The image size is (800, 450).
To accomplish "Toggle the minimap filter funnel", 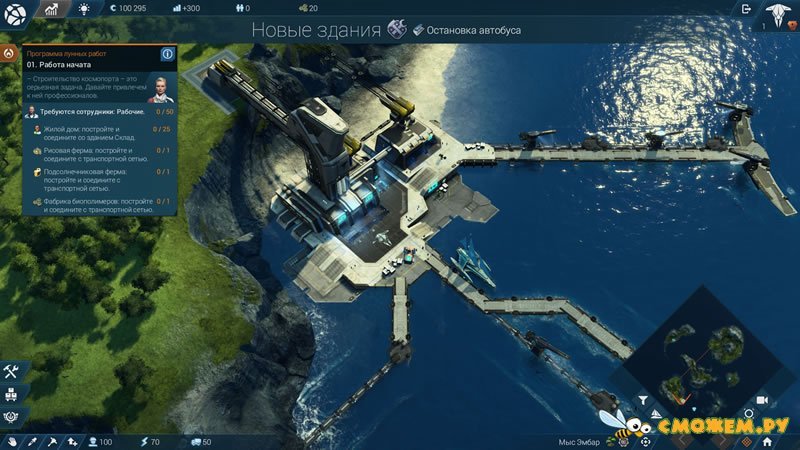I will coord(643,400).
